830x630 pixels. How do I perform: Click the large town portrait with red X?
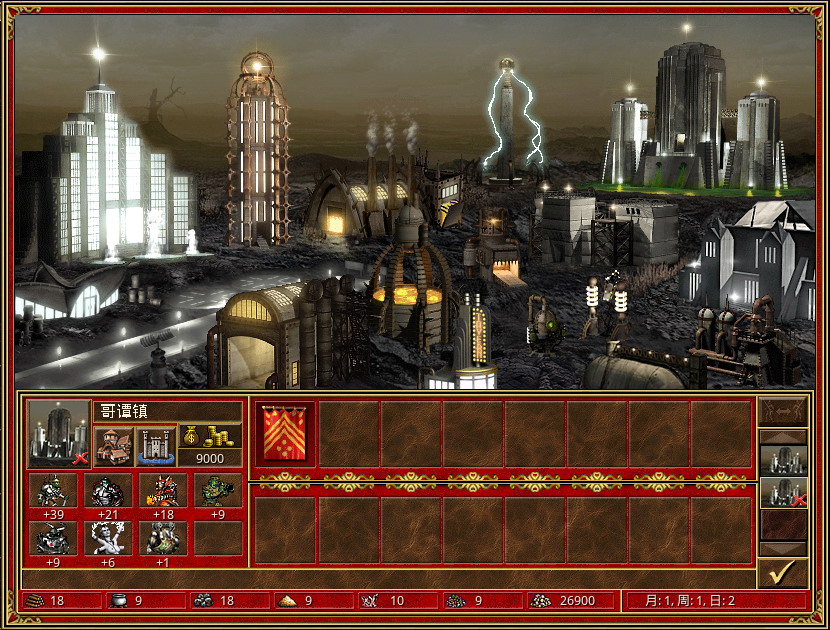59,433
